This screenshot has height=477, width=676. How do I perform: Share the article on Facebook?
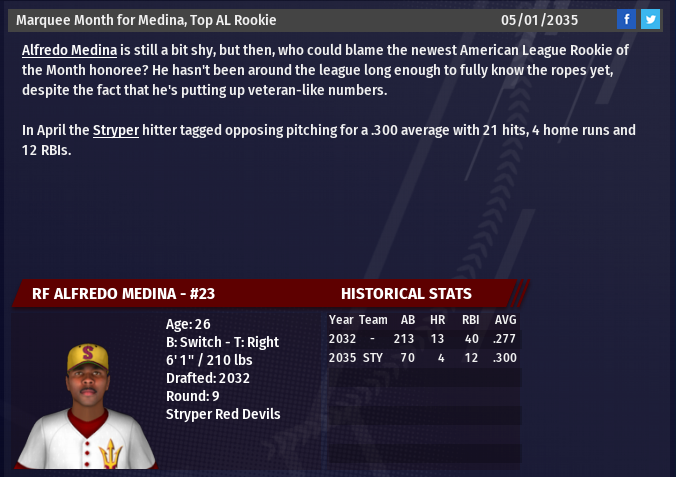[626, 19]
